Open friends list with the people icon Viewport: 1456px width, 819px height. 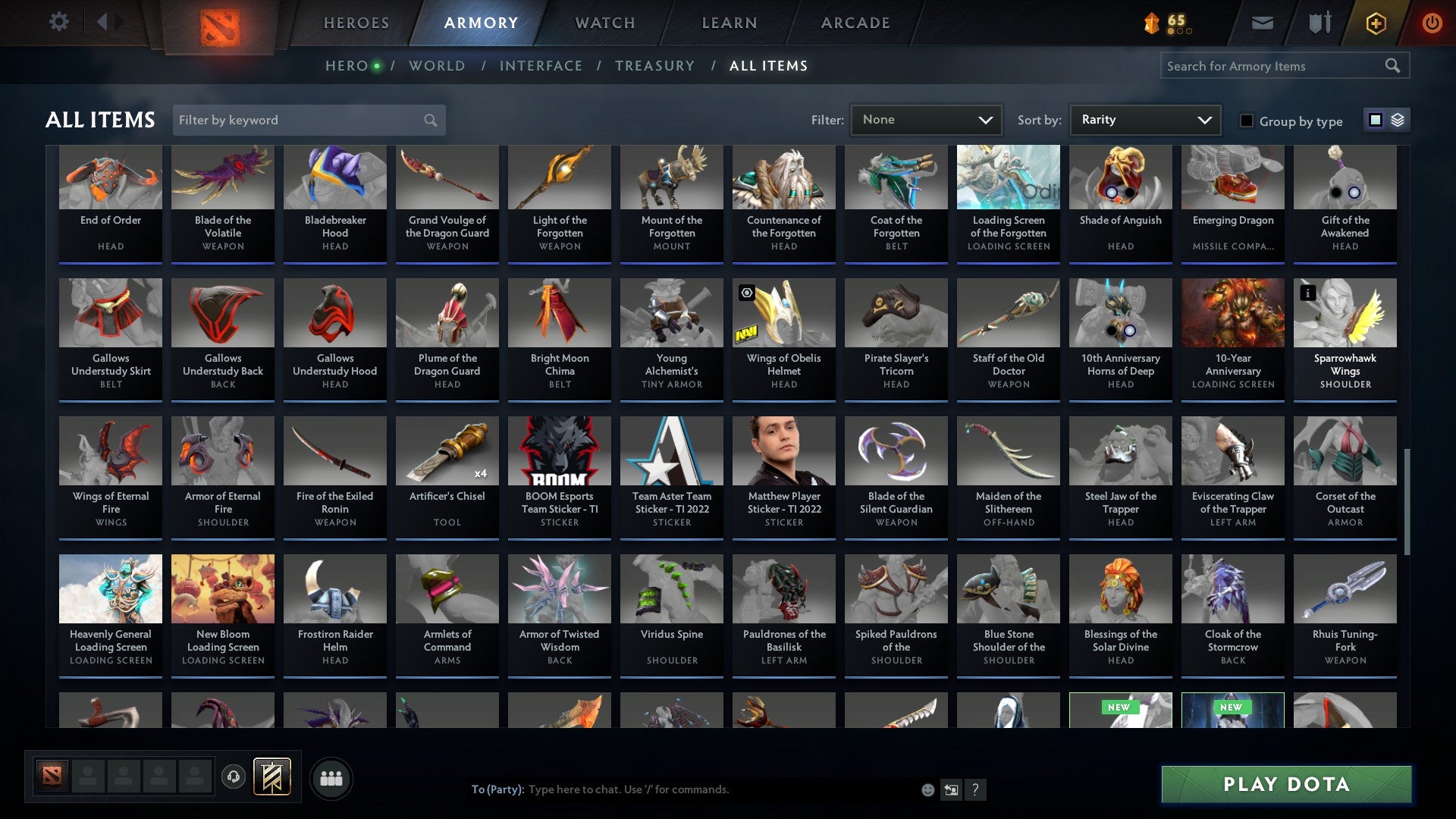[x=331, y=777]
